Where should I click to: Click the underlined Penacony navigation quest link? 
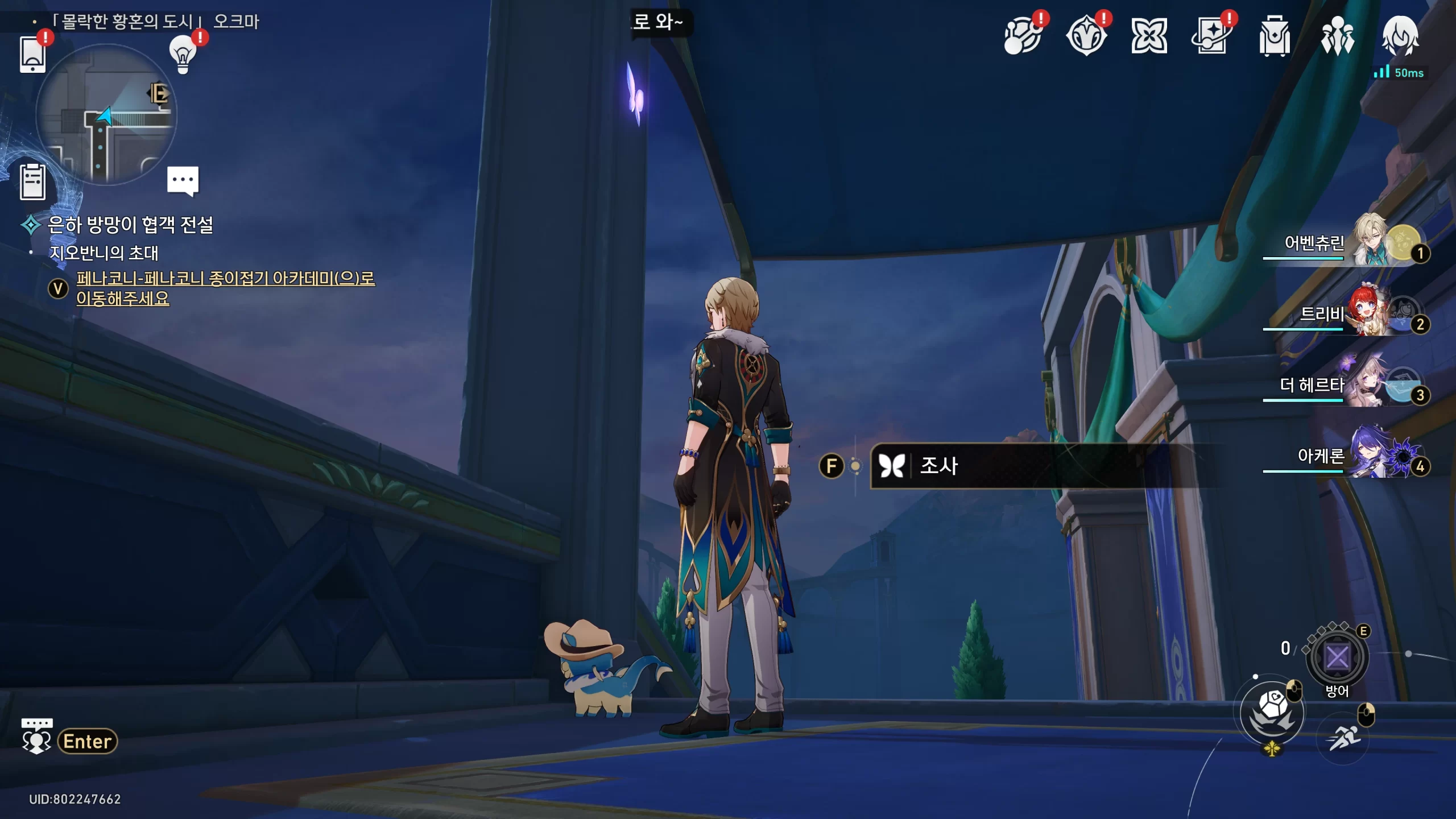225,288
